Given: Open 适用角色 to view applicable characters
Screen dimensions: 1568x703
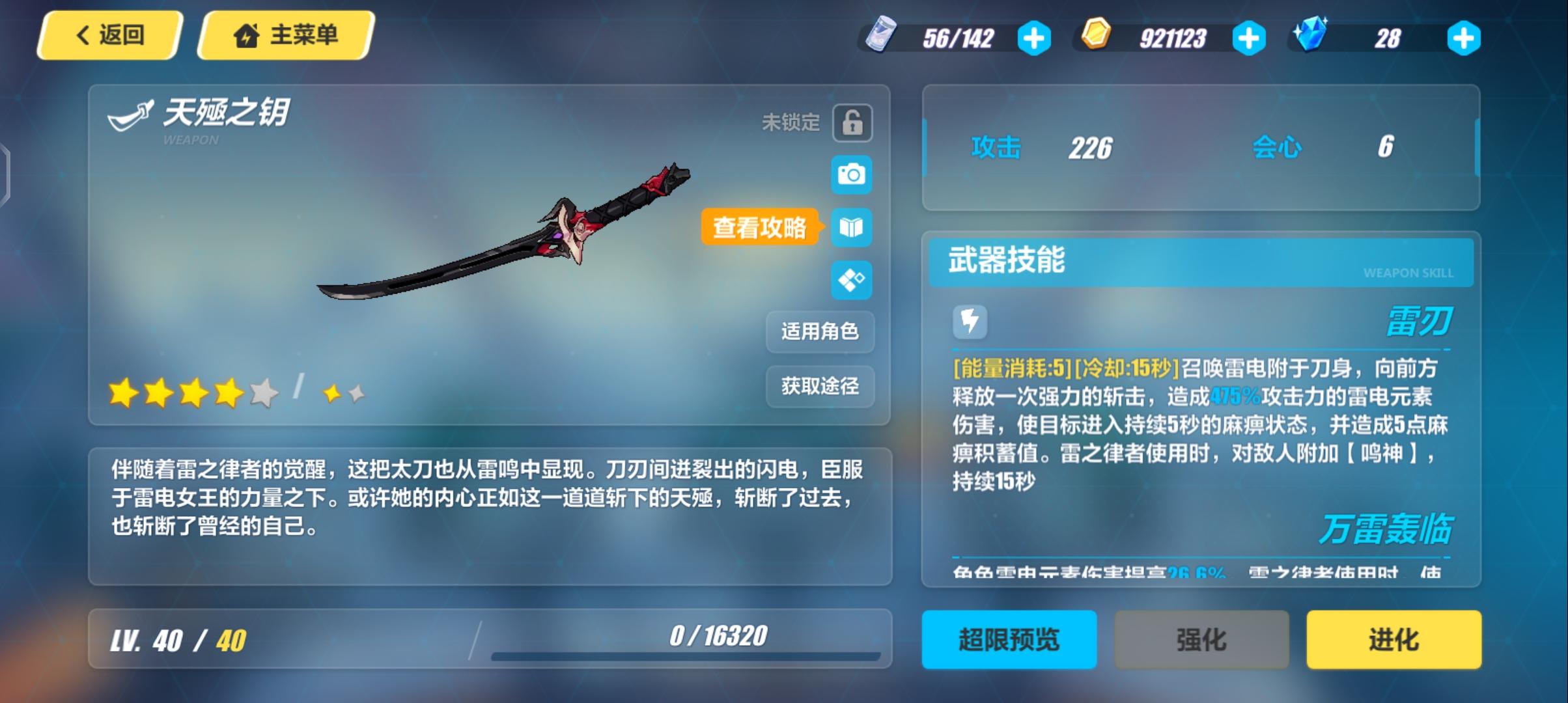Looking at the screenshot, I should click(820, 332).
